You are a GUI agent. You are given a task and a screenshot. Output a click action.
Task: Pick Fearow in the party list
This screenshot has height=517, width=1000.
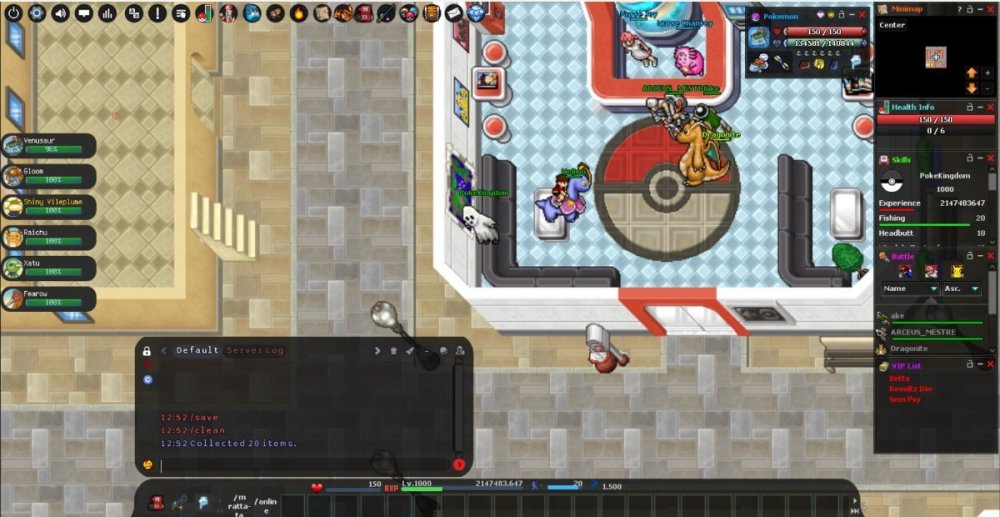click(49, 298)
